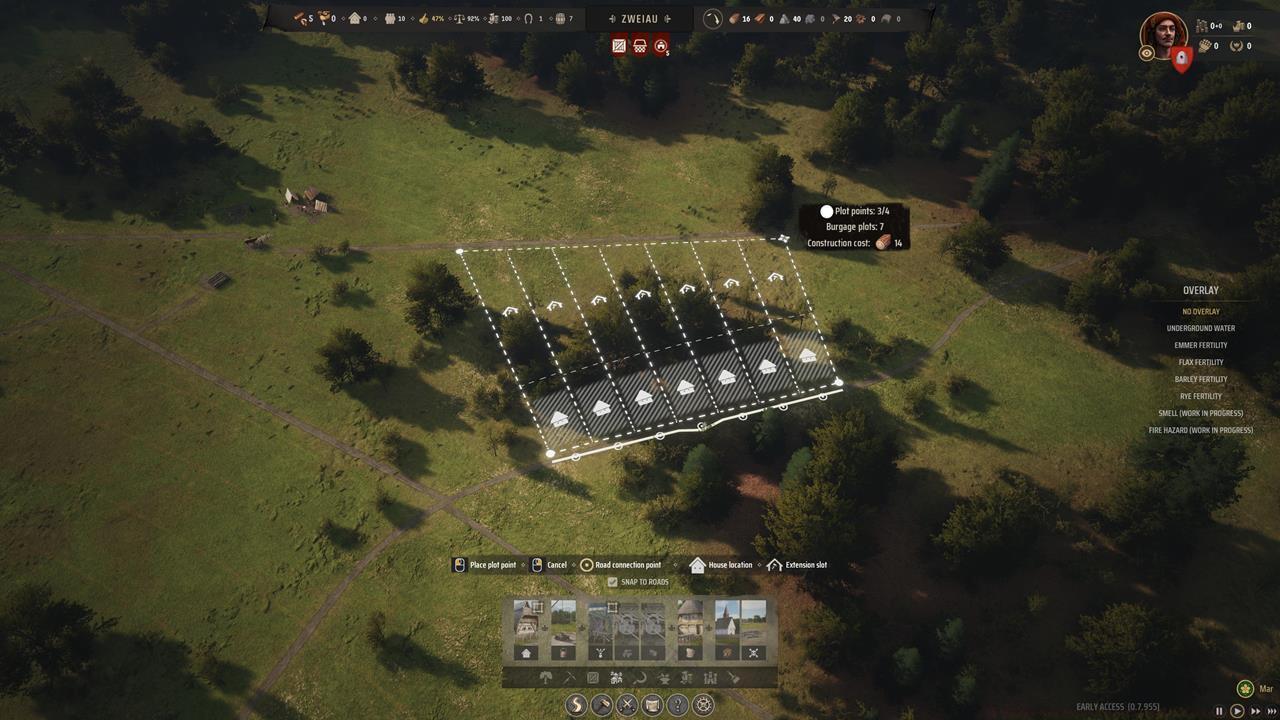
Task: Click the play speed button
Action: (1237, 711)
